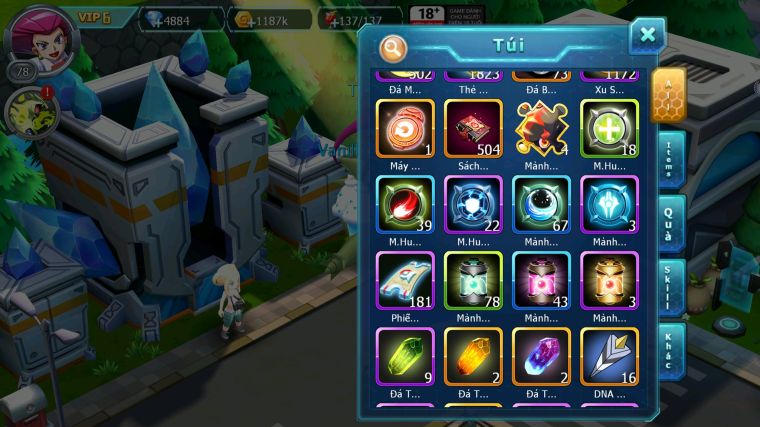
Task: Choose the green crystal stone item
Action: pyautogui.click(x=405, y=357)
